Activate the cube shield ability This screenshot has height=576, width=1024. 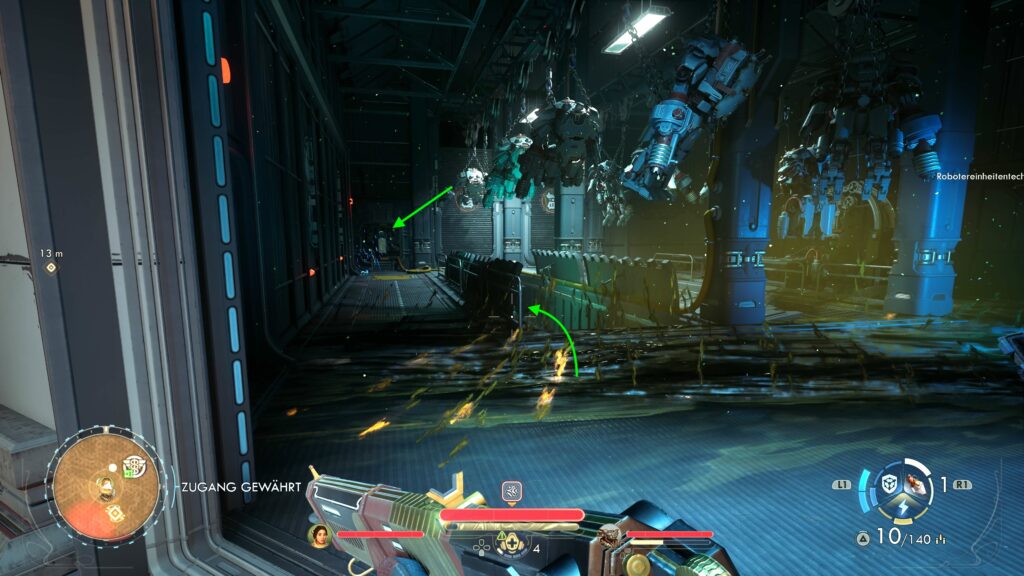(888, 485)
